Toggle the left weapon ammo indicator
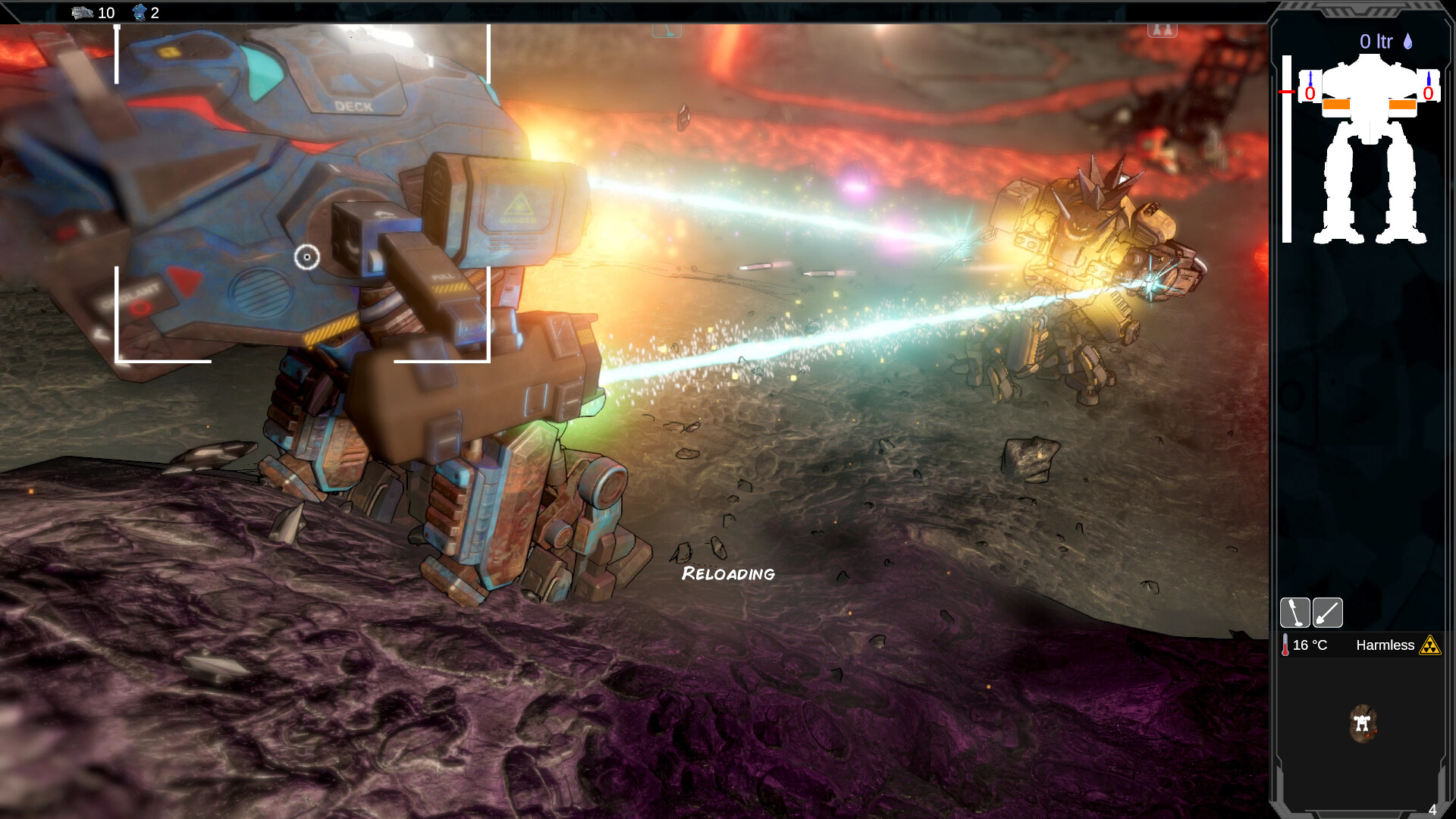Screen dimensions: 1456x819 [1310, 91]
